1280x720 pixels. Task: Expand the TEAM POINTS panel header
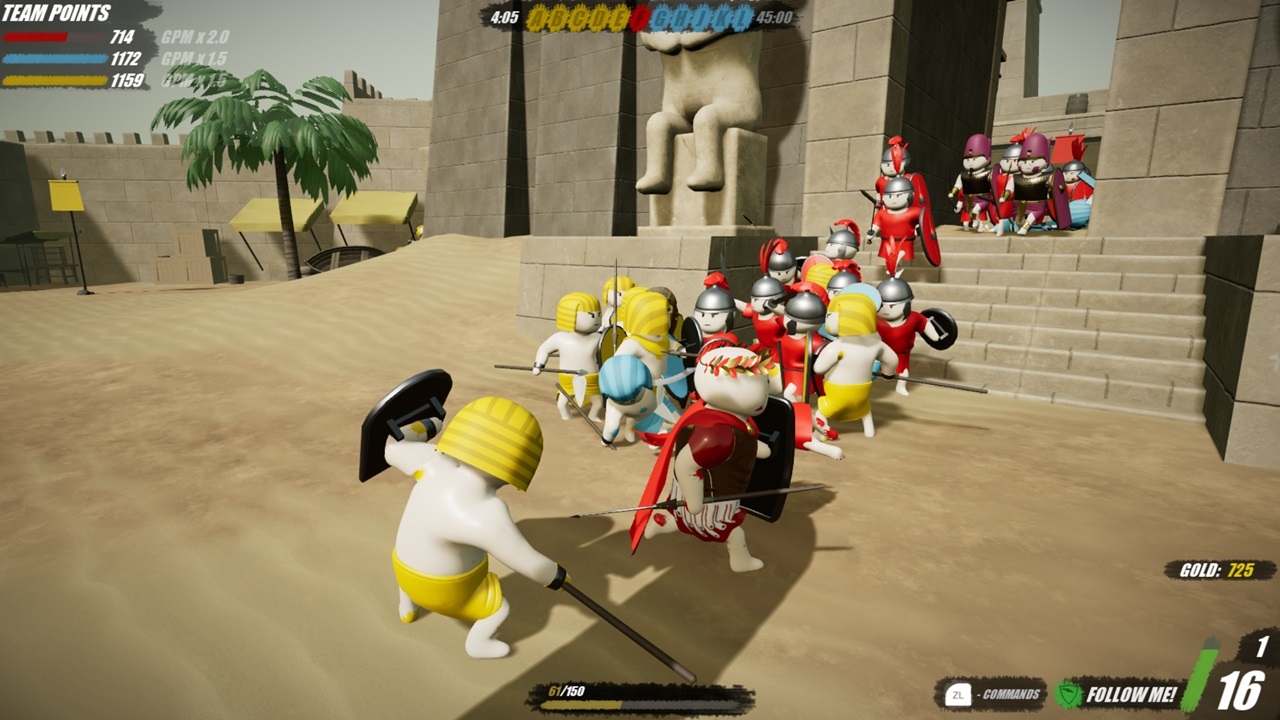(57, 12)
